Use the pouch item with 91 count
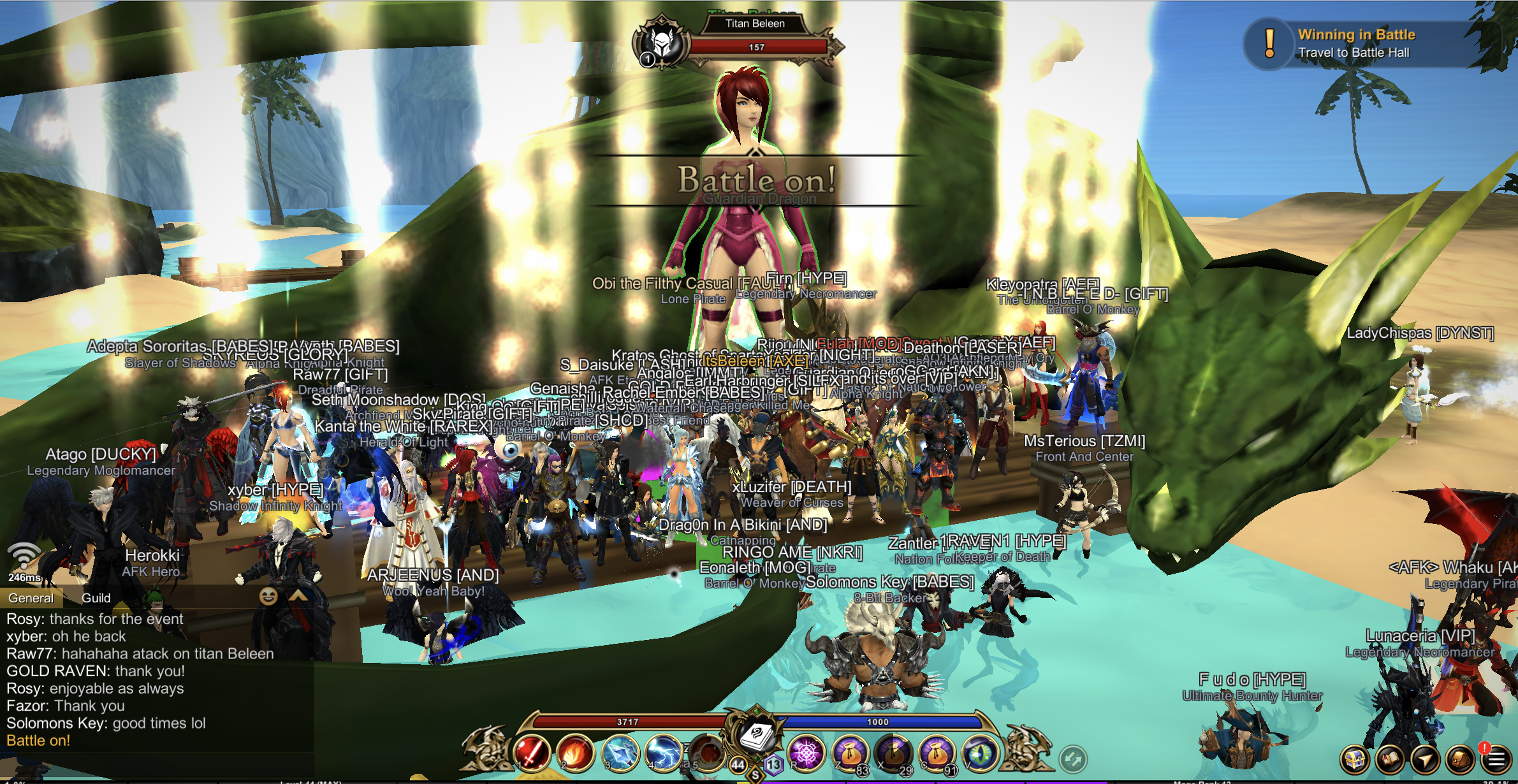The height and width of the screenshot is (784, 1518). coord(936,753)
